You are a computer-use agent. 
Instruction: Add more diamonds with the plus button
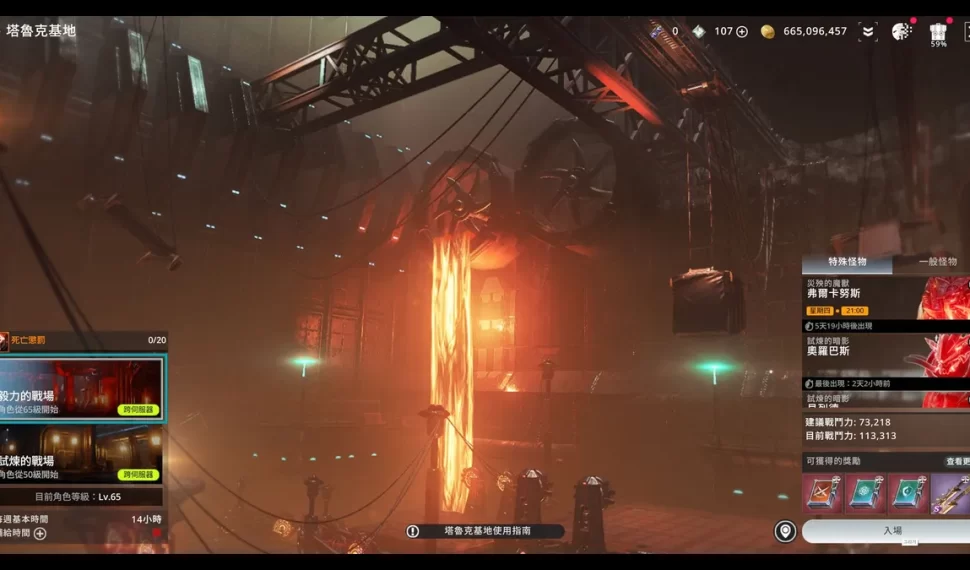tap(742, 32)
